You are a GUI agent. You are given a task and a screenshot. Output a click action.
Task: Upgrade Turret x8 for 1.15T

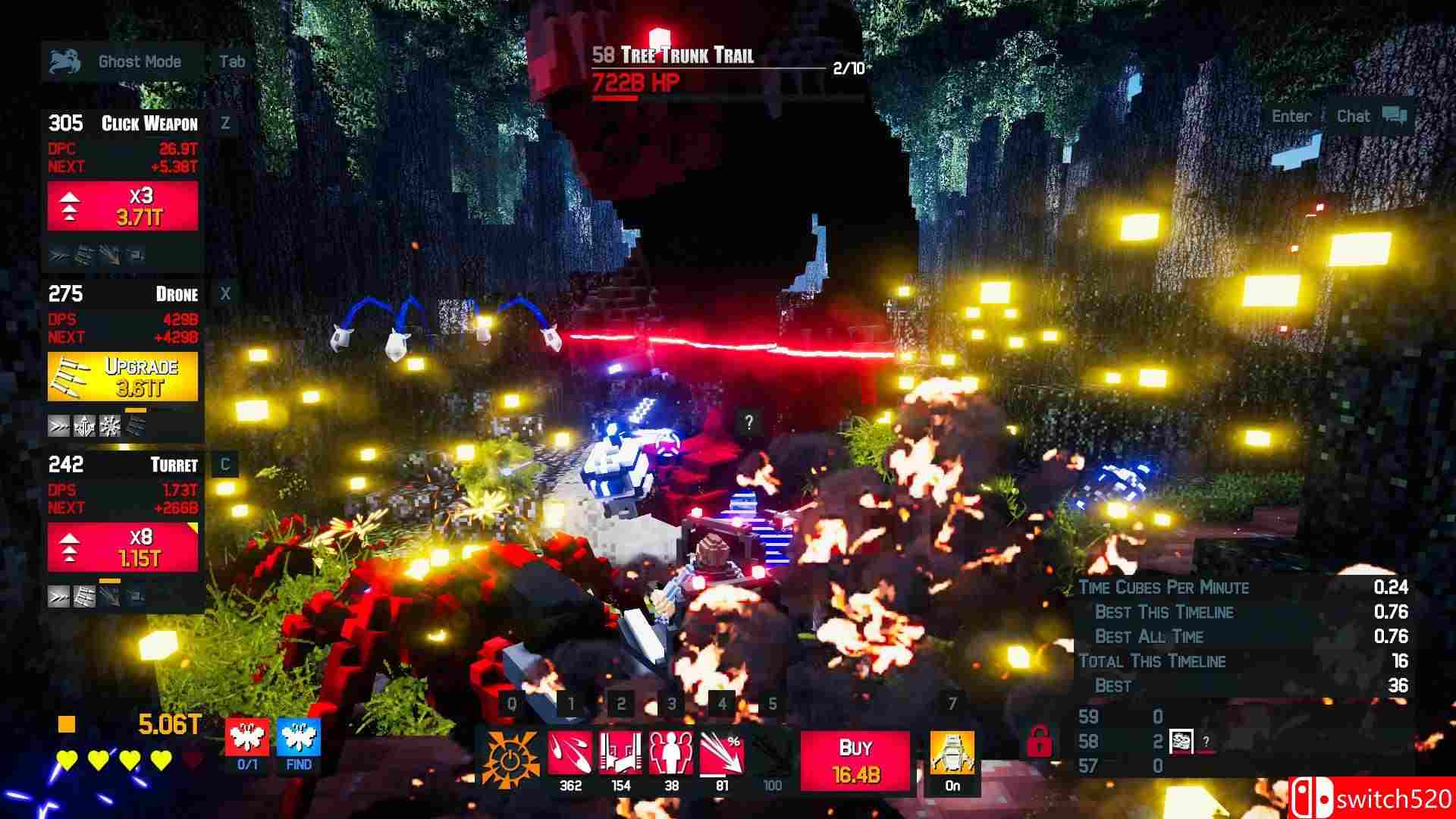123,548
